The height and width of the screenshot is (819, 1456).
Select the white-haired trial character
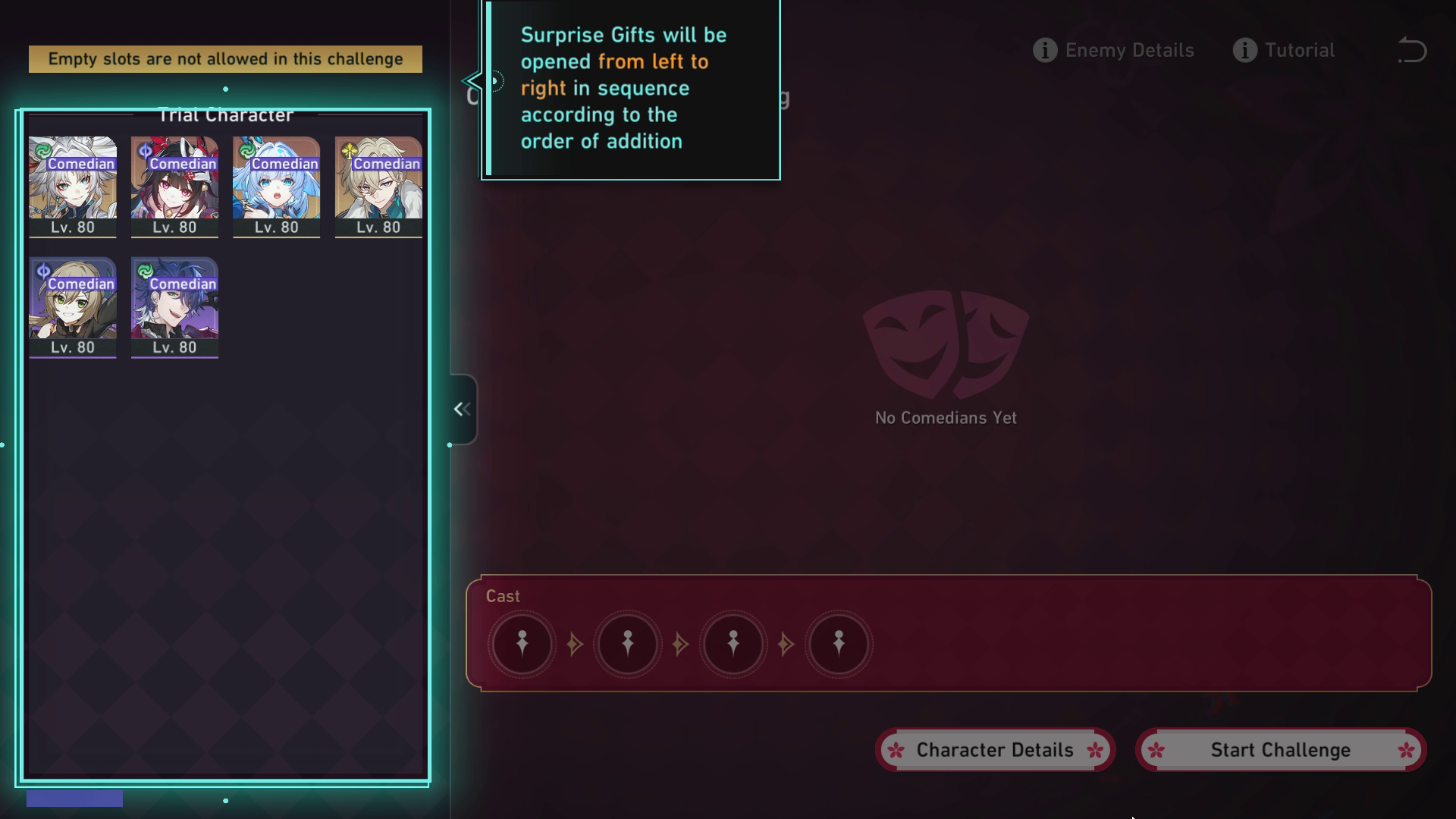pyautogui.click(x=73, y=187)
